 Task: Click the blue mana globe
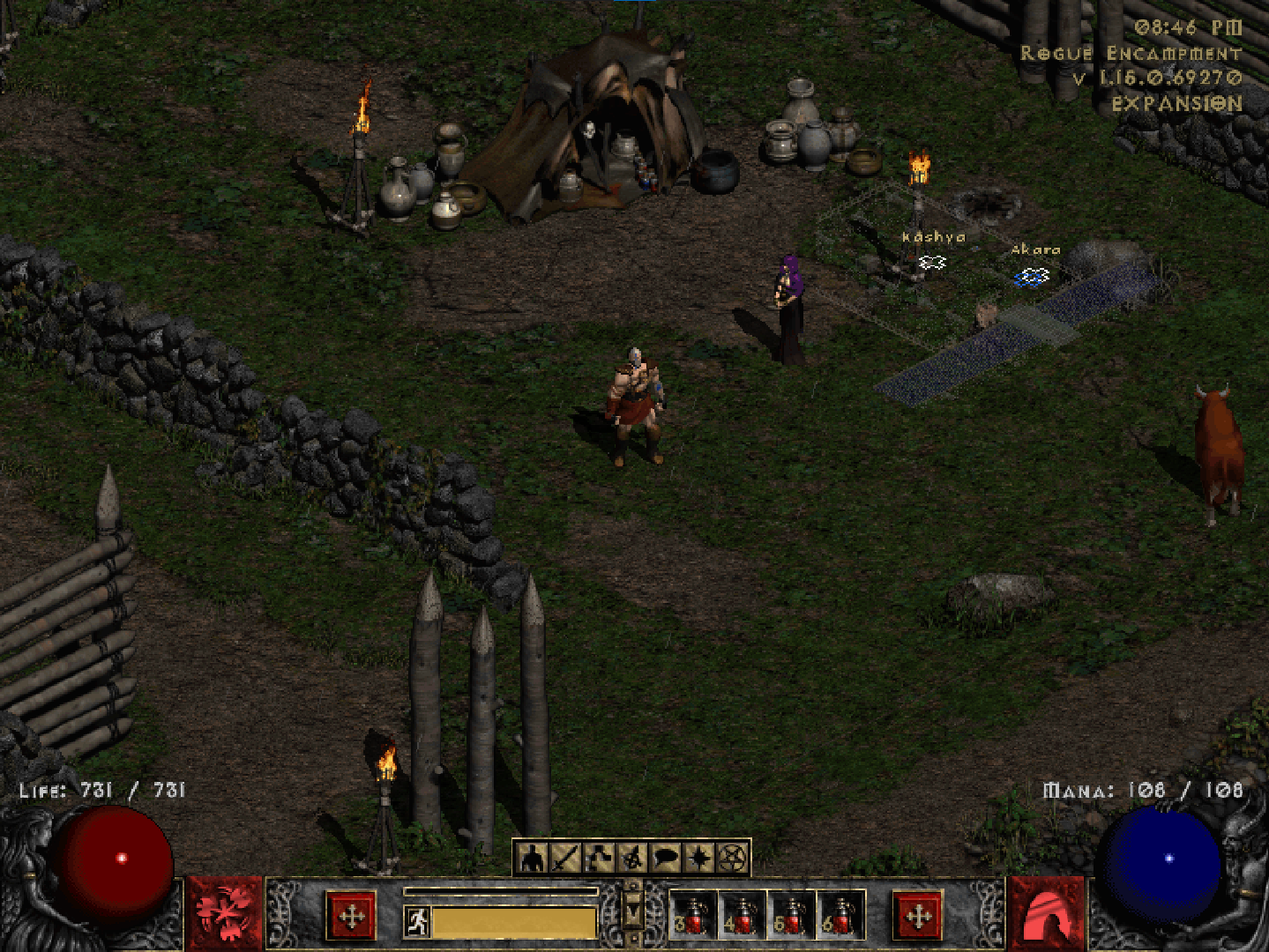pyautogui.click(x=1167, y=859)
